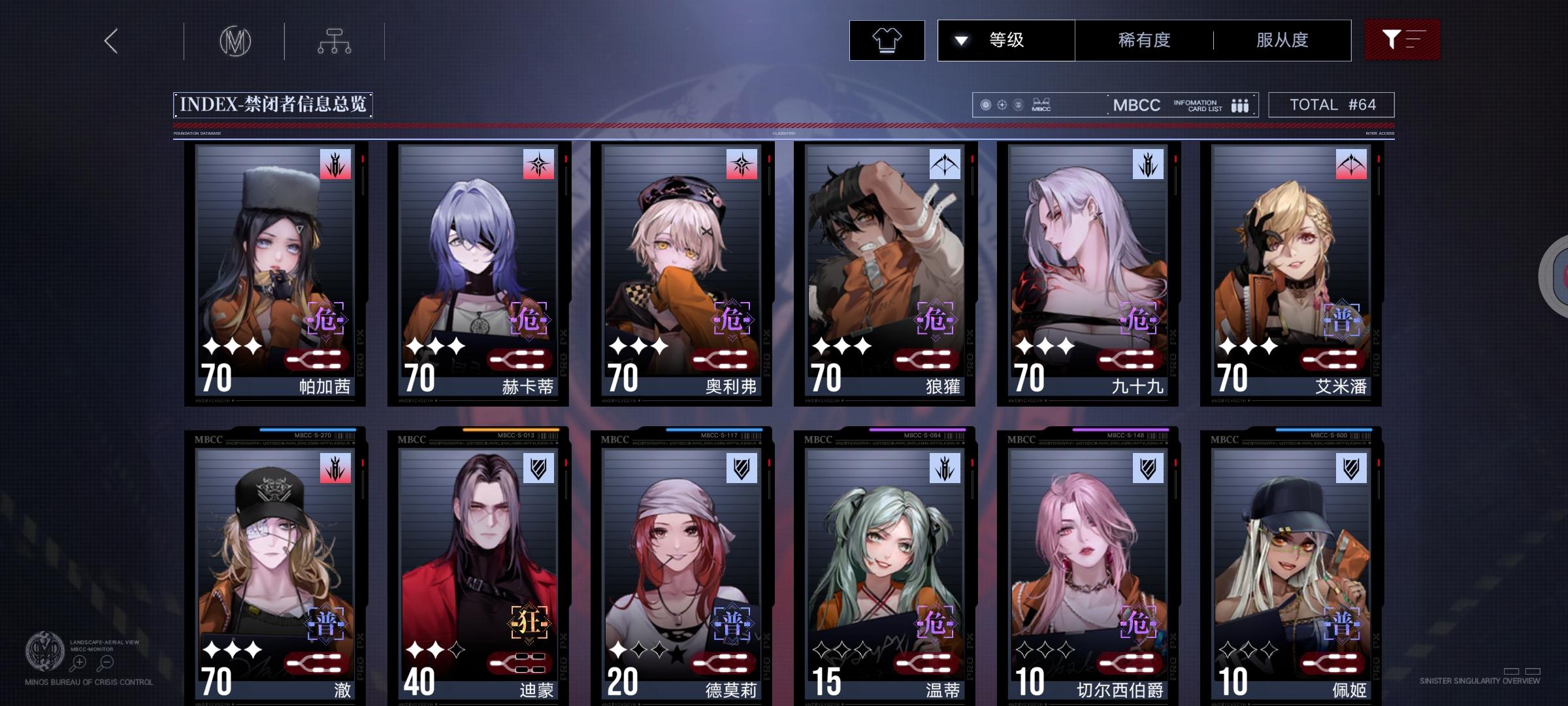Click zoom-out magnifier near Minos Bureau logo
Screen dimensions: 1568x706
[x=106, y=662]
